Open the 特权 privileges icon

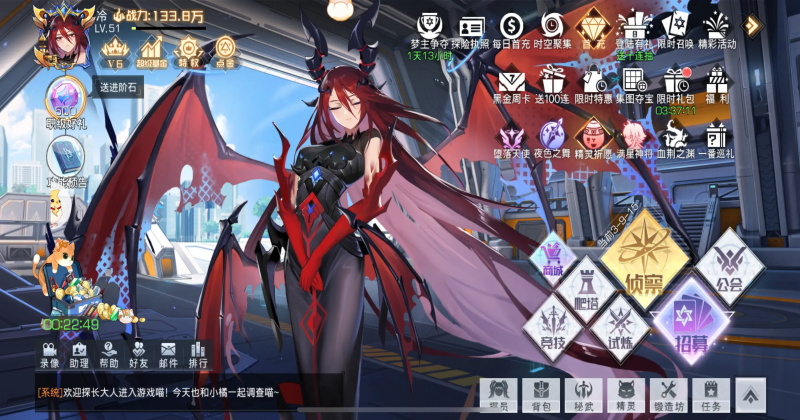(x=189, y=50)
